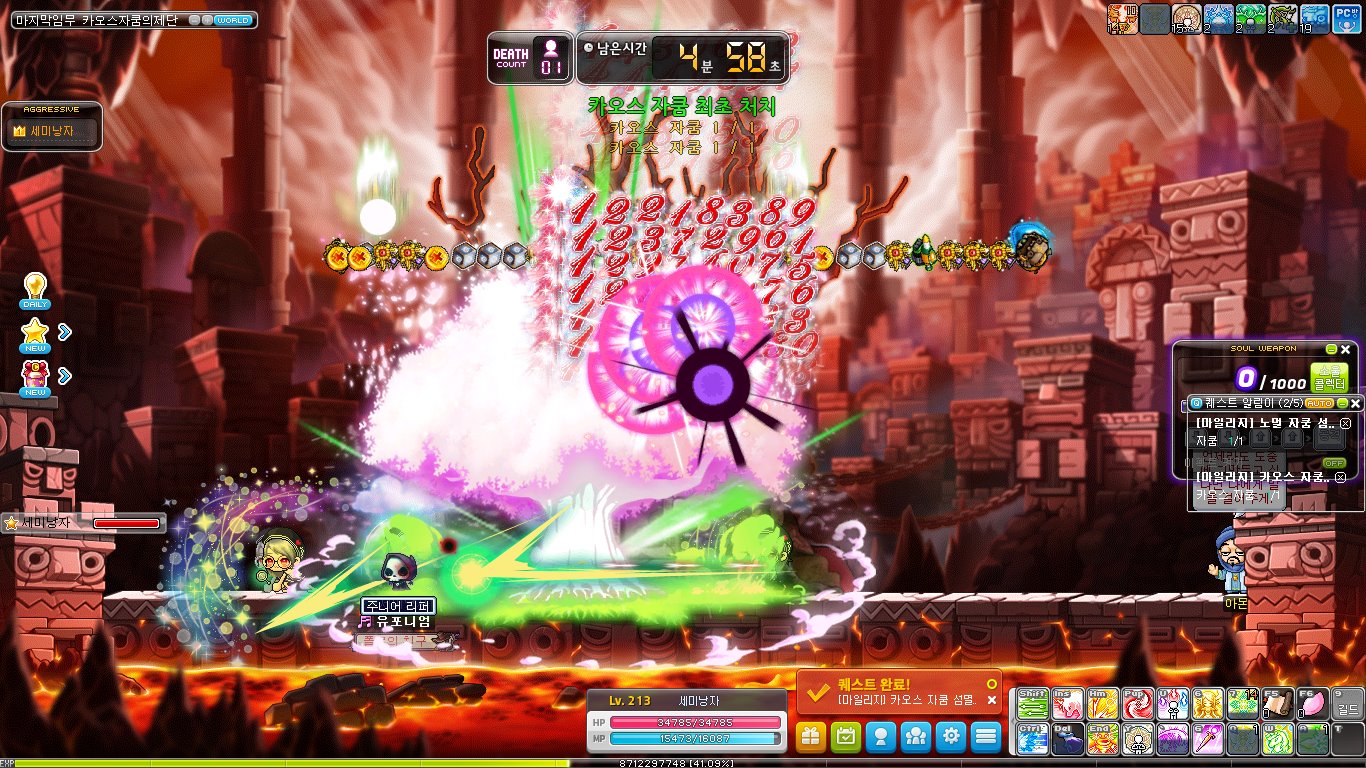
Task: Close the quest helper window
Action: pyautogui.click(x=1355, y=403)
